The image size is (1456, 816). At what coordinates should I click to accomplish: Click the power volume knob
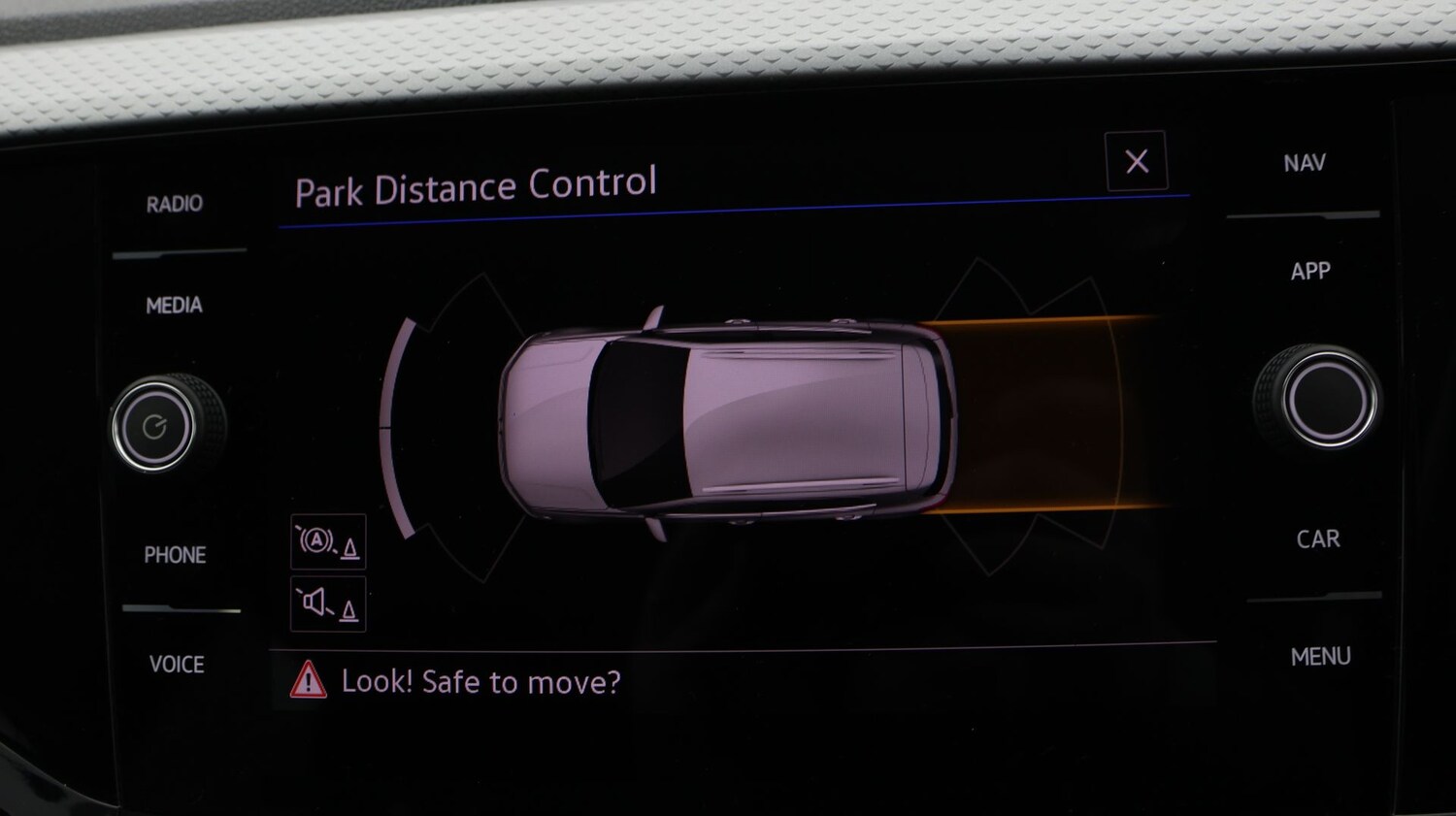coord(155,427)
